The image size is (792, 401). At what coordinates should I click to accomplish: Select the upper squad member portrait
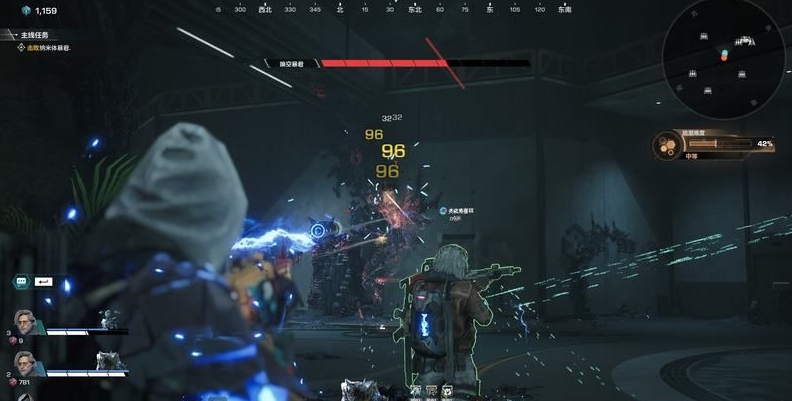25,324
